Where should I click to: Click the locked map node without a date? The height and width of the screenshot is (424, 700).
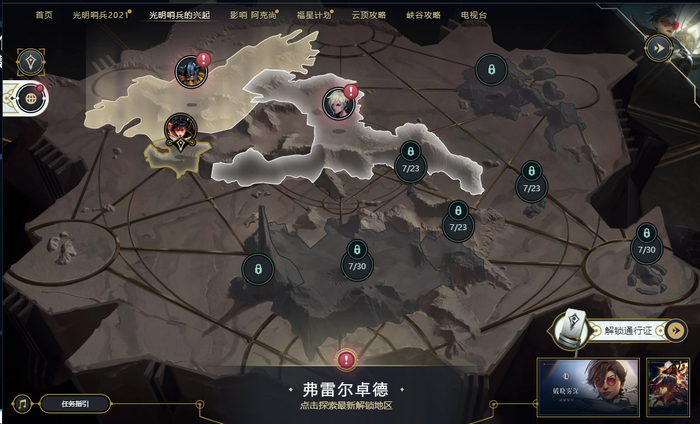[x=258, y=268]
